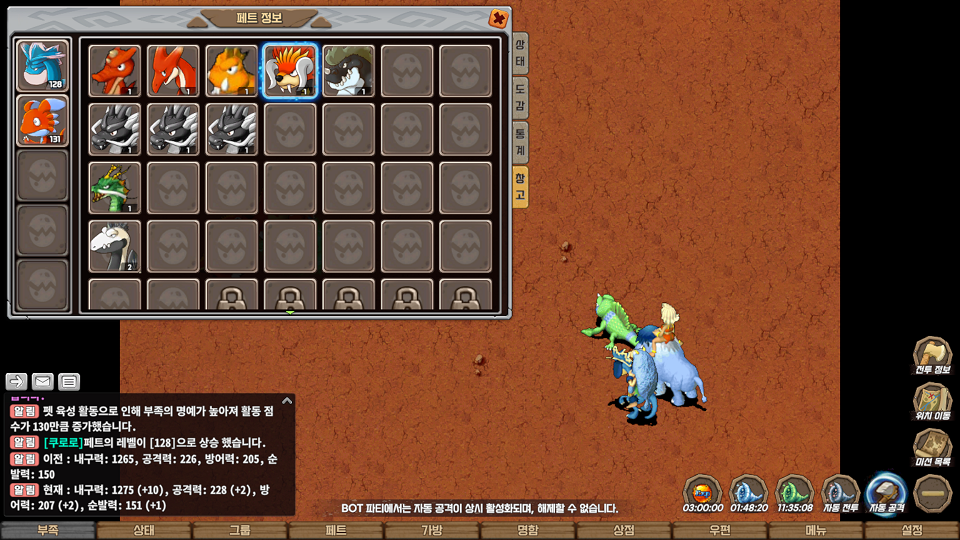Open the 설정 settings menu
Viewport: 960px width, 540px height.
pyautogui.click(x=912, y=530)
